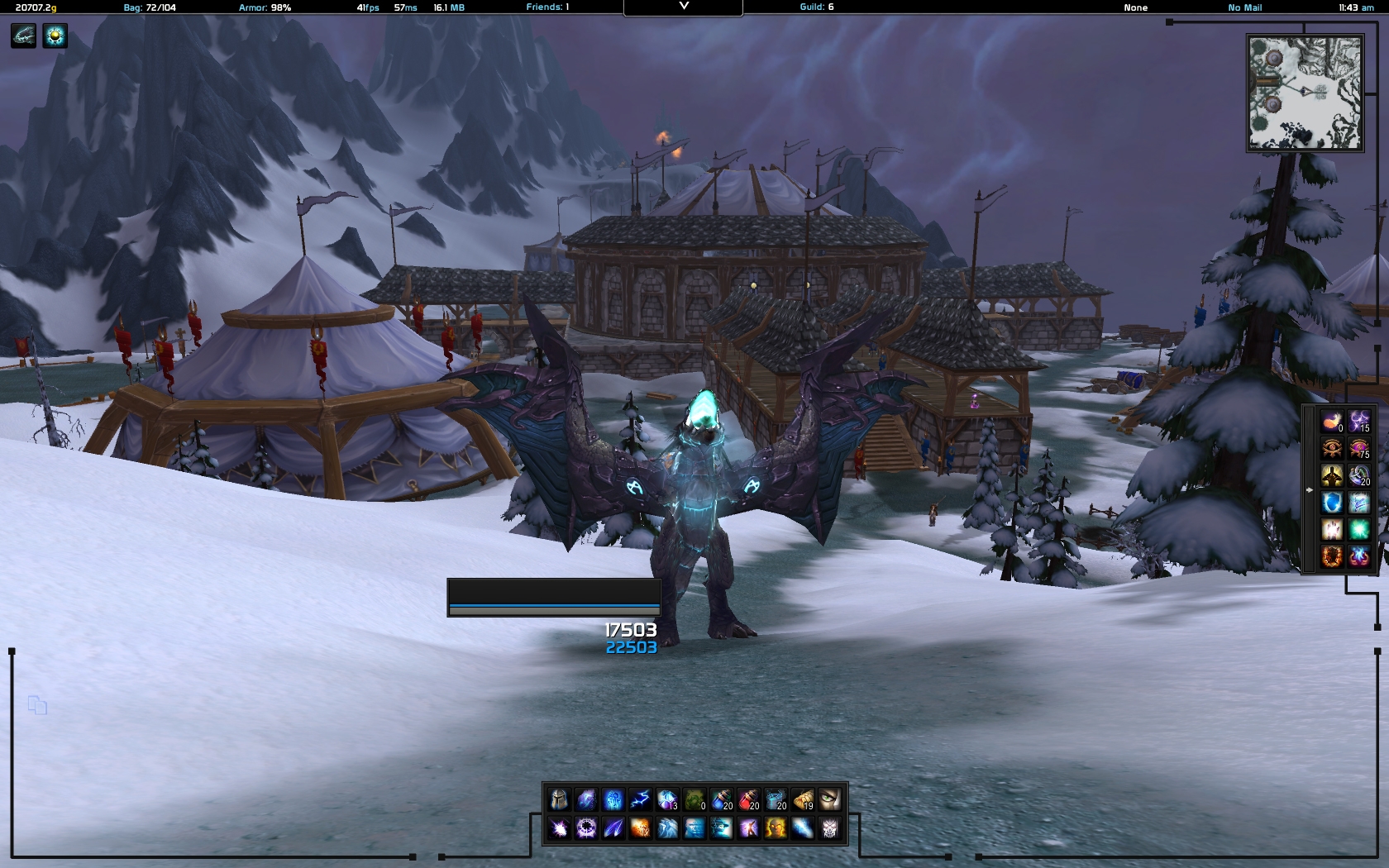Use the blue mana potion
The image size is (1389, 868).
(x=721, y=799)
